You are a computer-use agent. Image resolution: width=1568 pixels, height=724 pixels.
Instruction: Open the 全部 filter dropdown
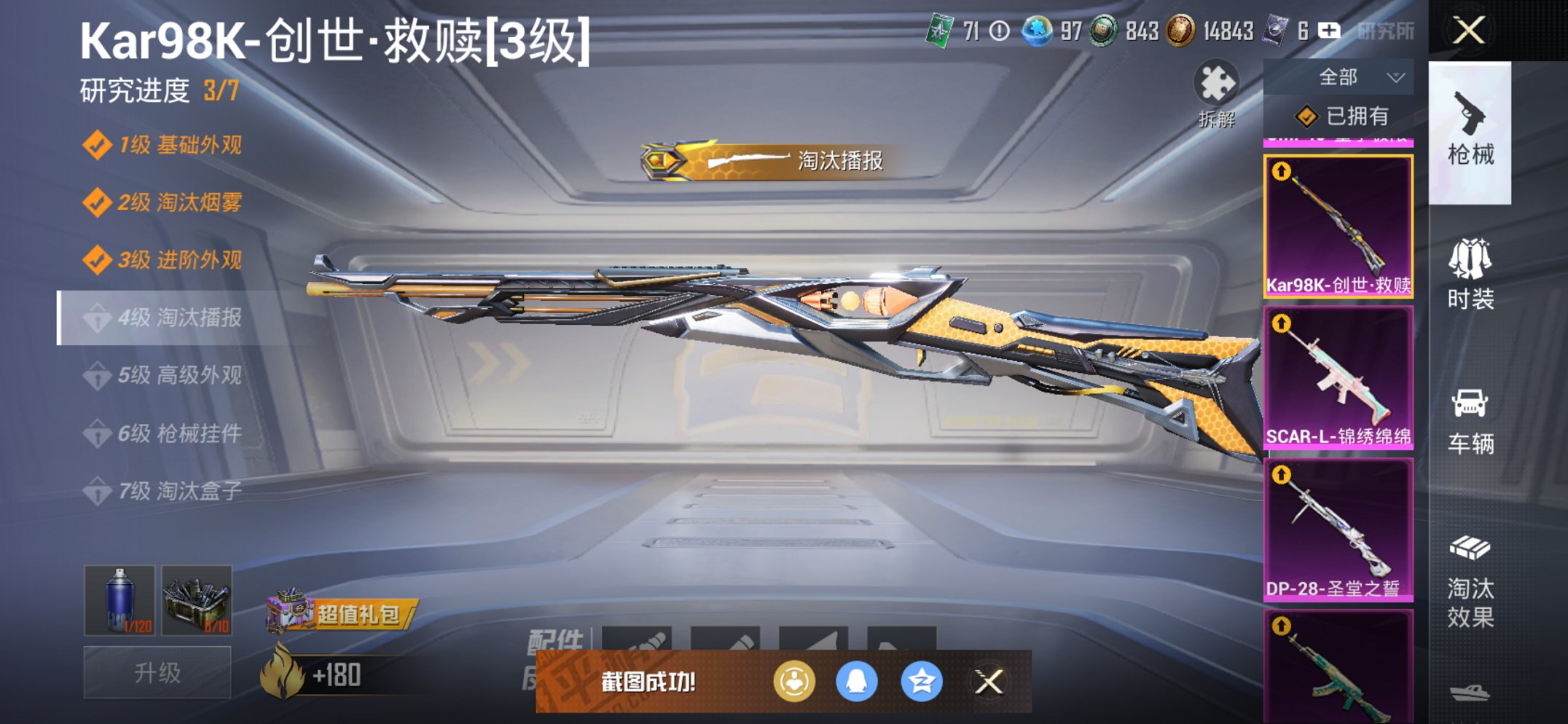[x=1349, y=76]
